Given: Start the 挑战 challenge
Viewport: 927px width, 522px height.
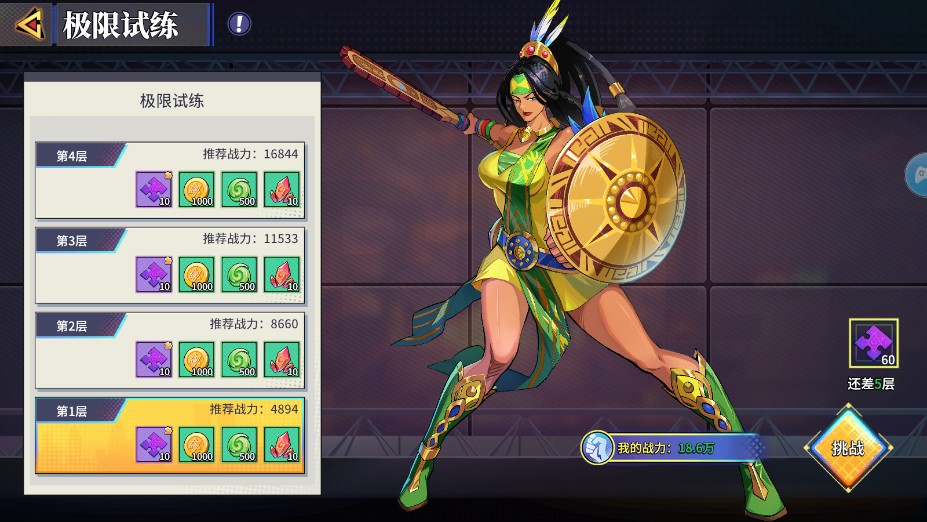Looking at the screenshot, I should 848,447.
